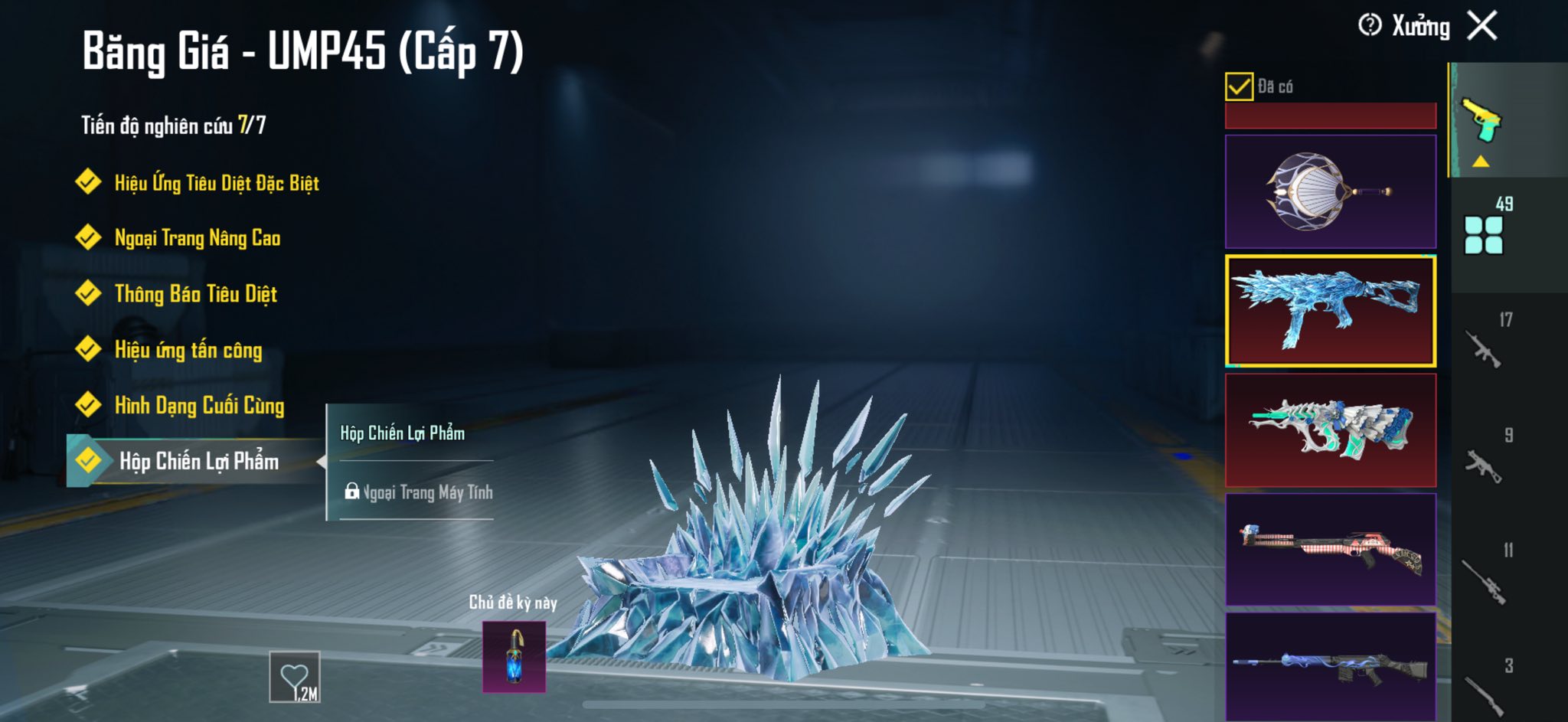This screenshot has width=1568, height=722.
Task: Show the Hiệu ứng tấn công upgrade
Action: [x=188, y=350]
